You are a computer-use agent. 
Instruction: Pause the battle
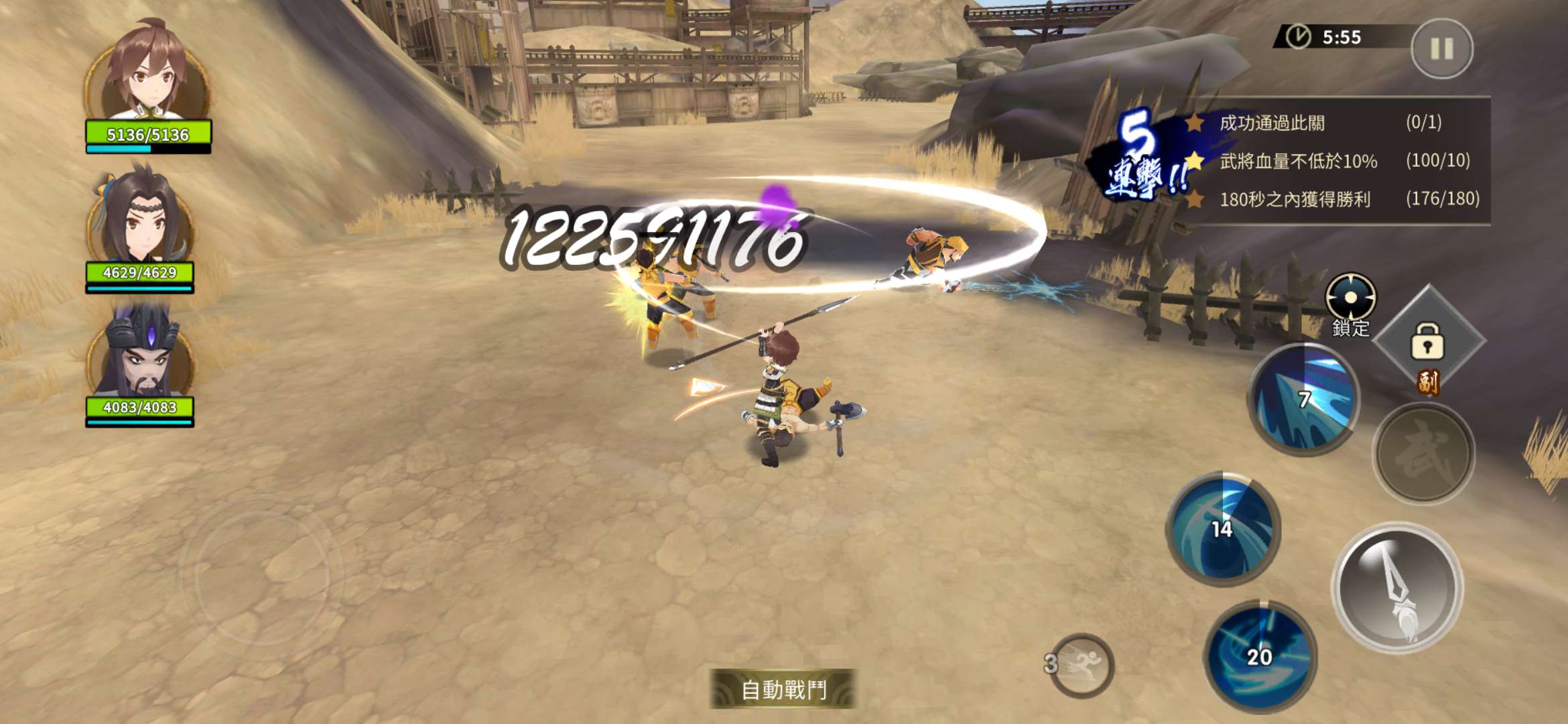click(1441, 48)
